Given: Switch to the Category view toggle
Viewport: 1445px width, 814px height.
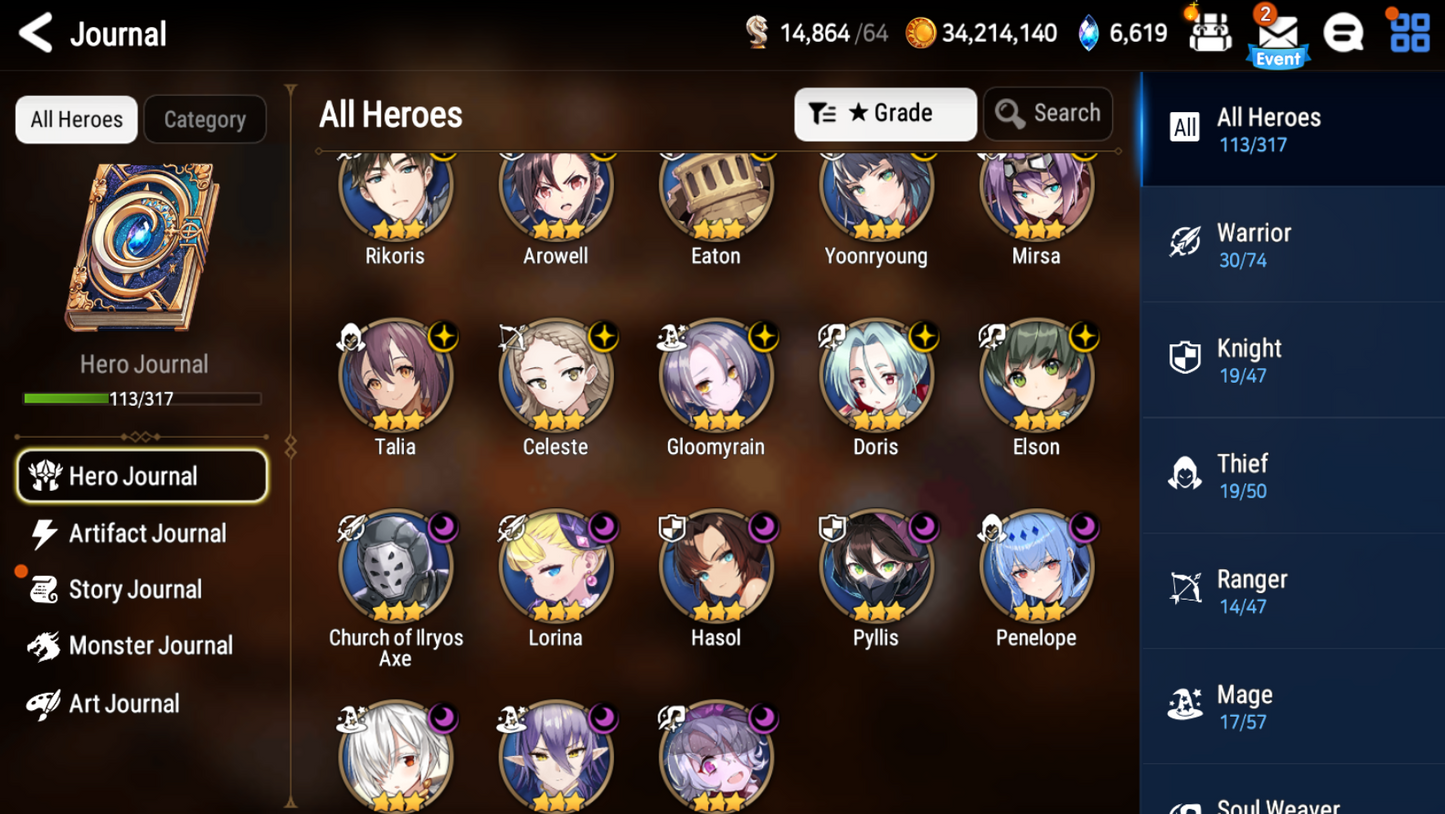Looking at the screenshot, I should point(204,119).
